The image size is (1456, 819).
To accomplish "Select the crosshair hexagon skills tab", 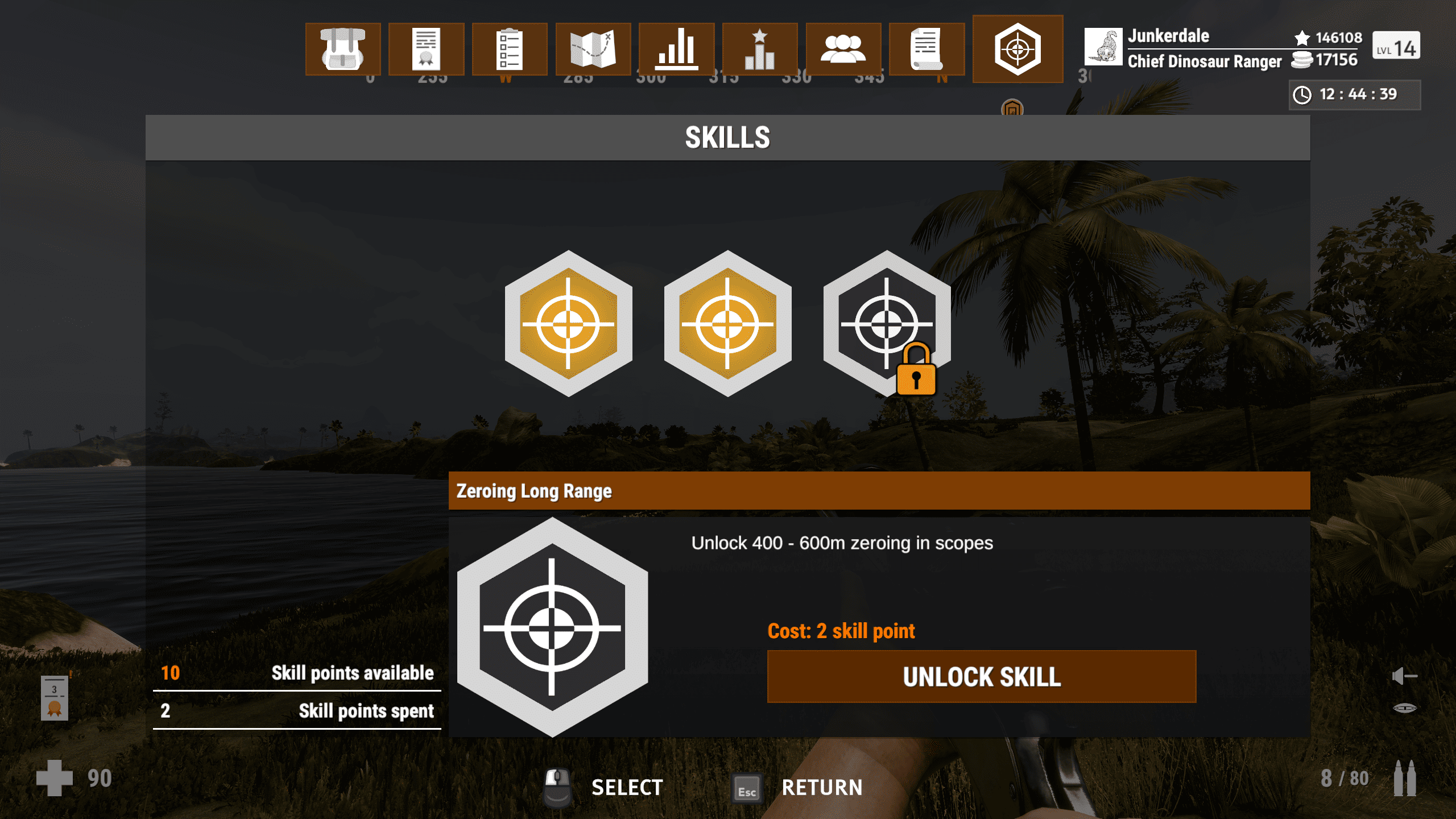I will pyautogui.click(x=1017, y=49).
